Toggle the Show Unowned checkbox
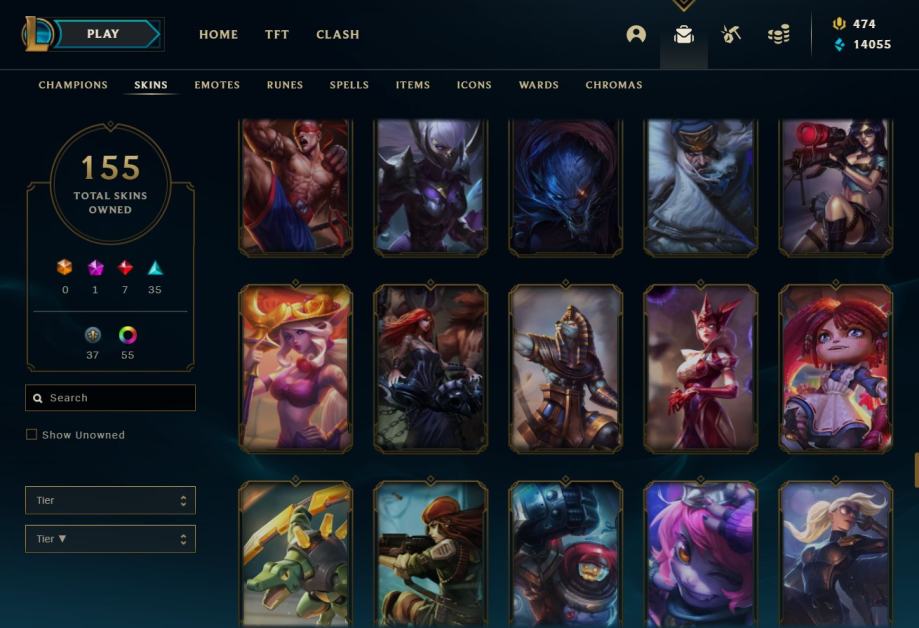This screenshot has width=919, height=628. pos(32,435)
